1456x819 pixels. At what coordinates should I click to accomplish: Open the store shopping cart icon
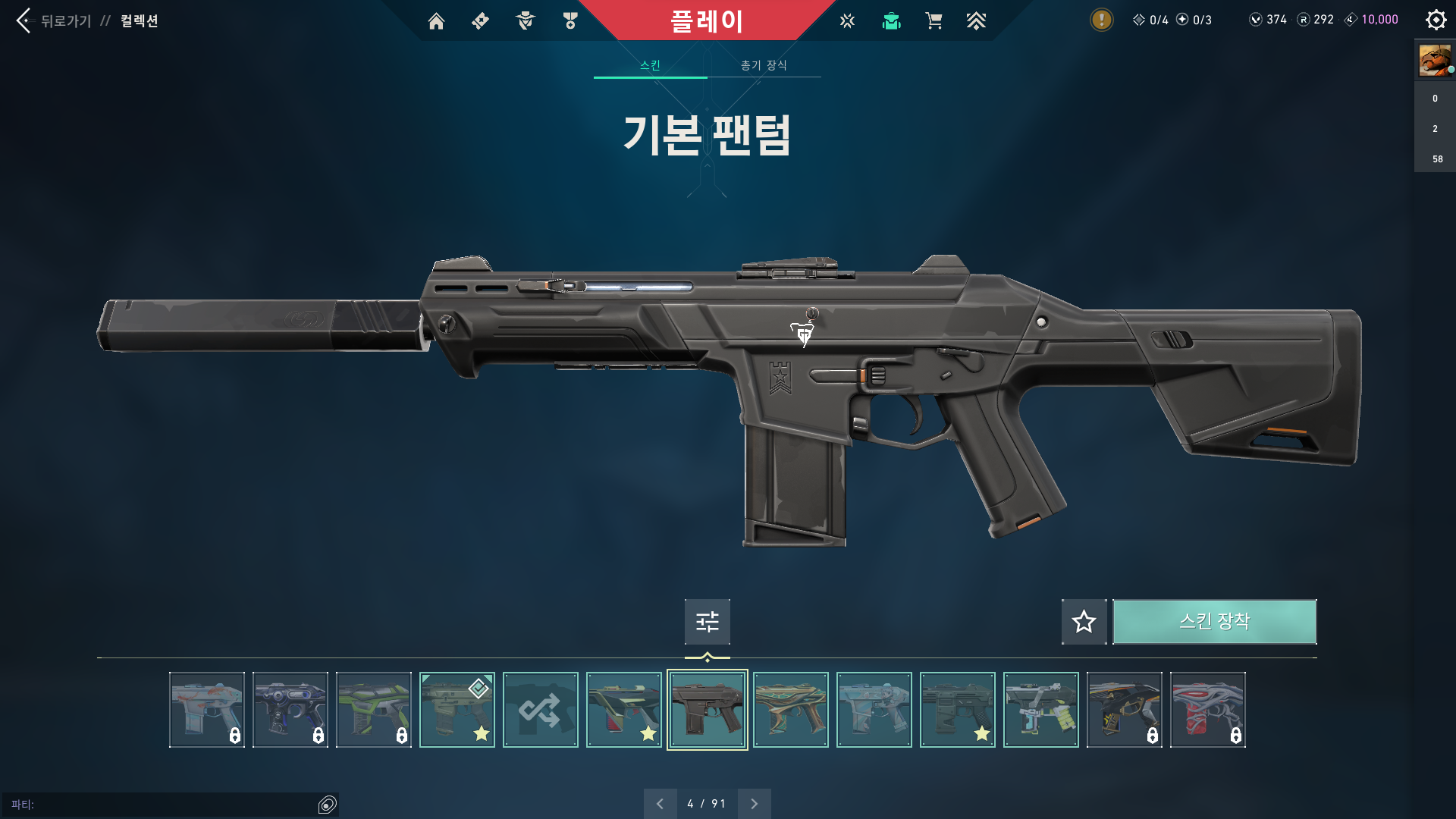(934, 21)
